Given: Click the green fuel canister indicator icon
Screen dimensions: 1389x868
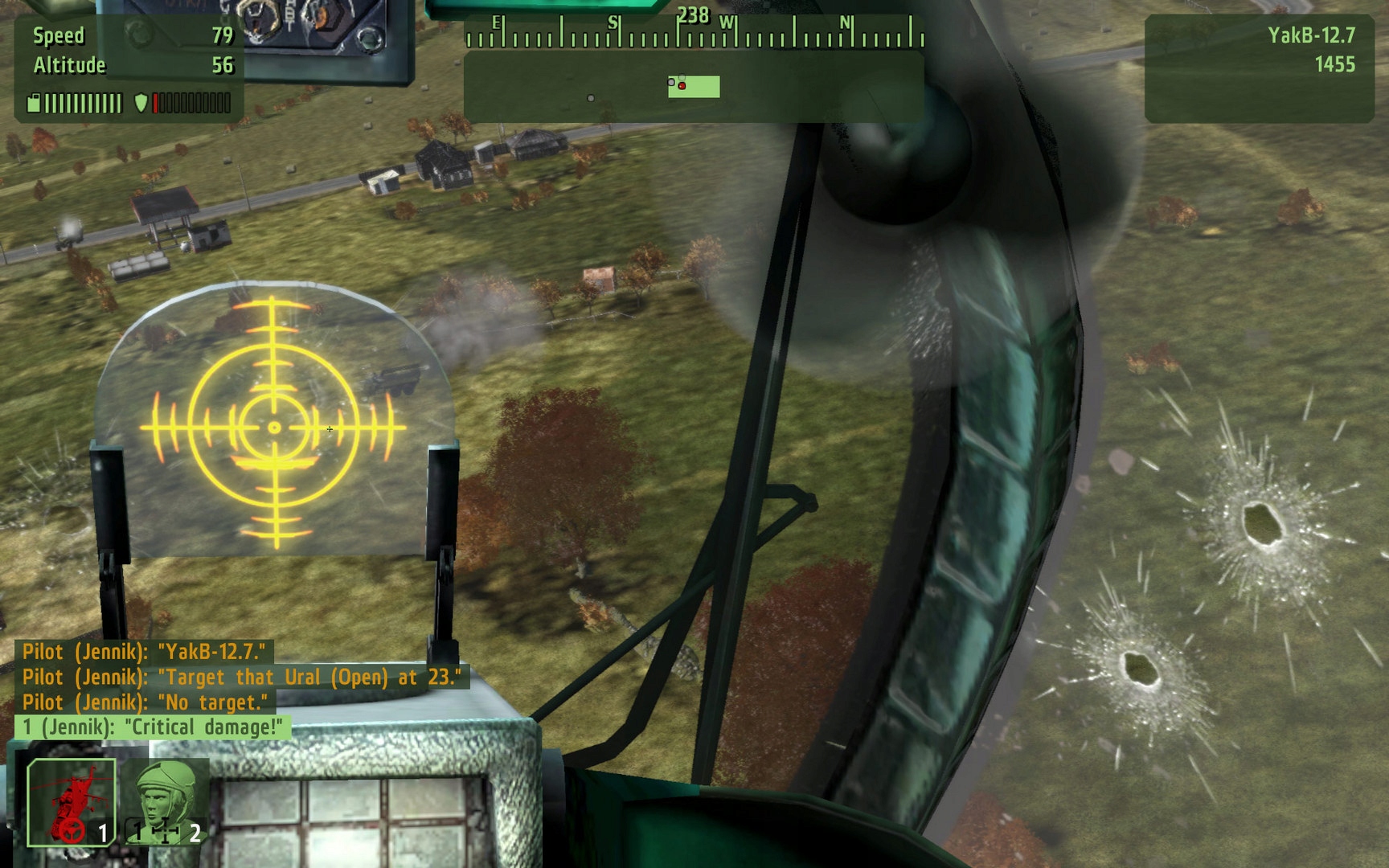Looking at the screenshot, I should tap(34, 102).
